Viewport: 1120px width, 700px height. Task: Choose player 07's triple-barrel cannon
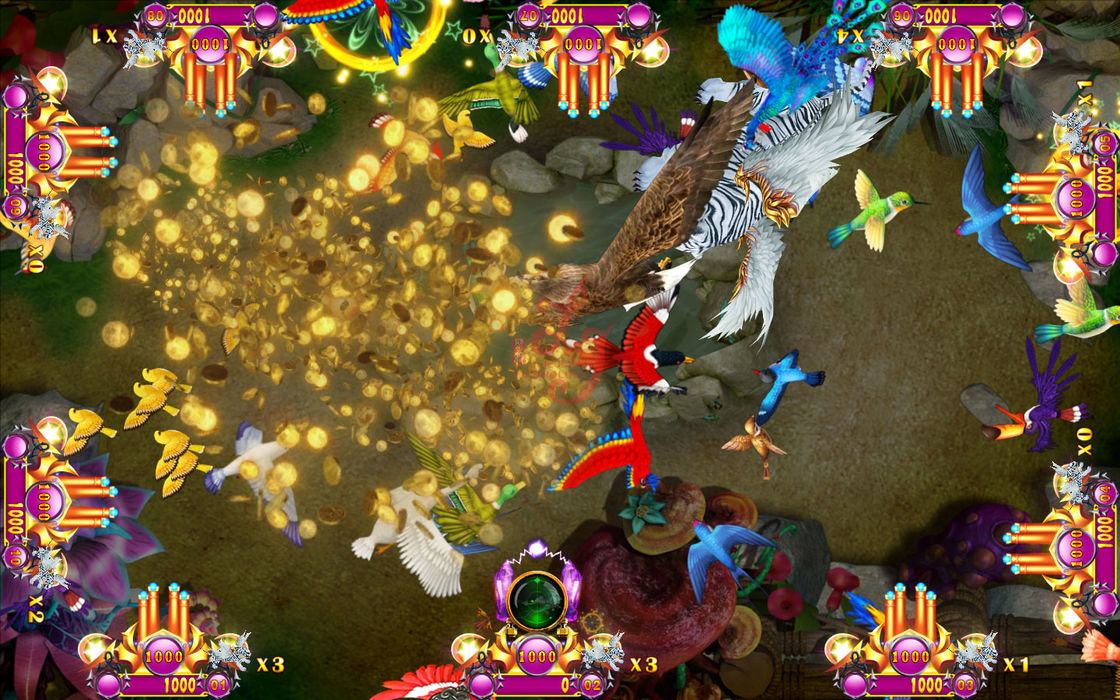coord(584,78)
